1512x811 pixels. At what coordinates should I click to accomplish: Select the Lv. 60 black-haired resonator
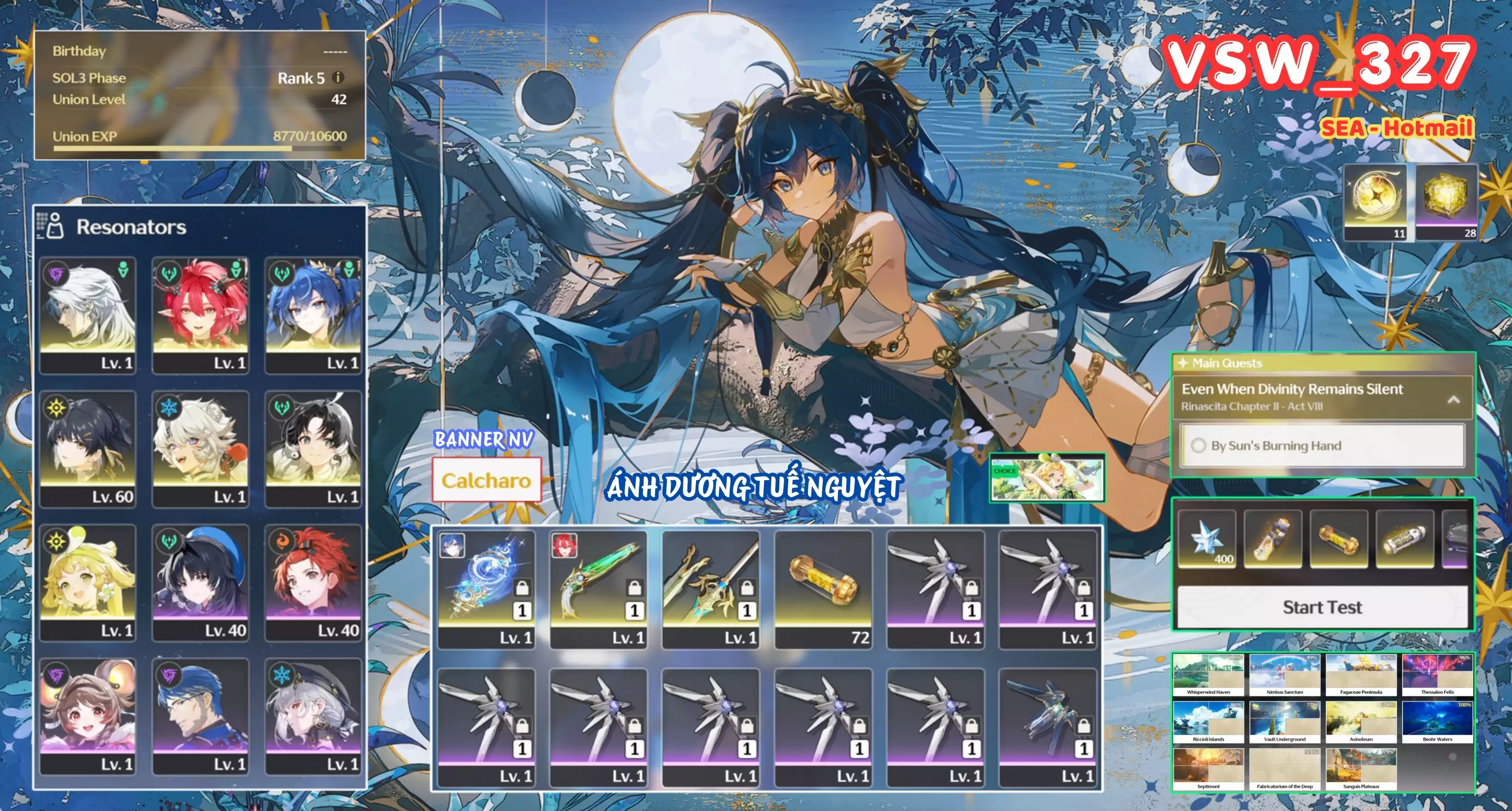[88, 448]
